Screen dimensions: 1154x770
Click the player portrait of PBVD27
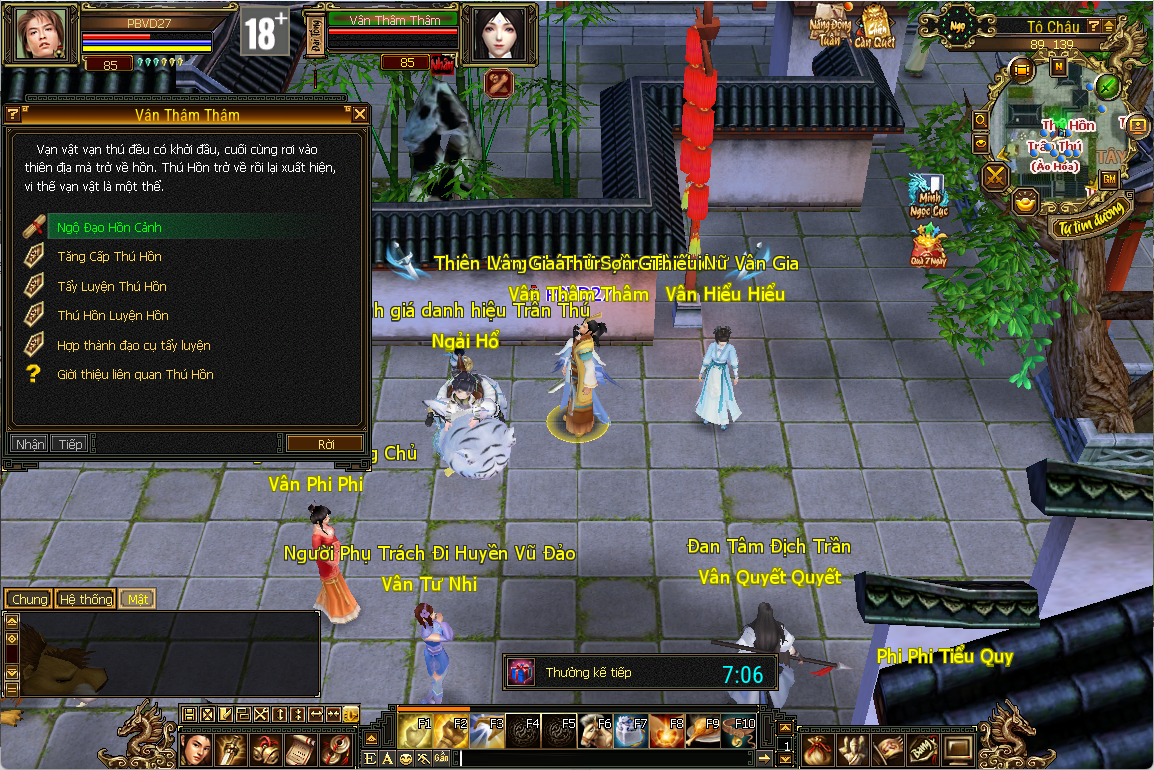[x=44, y=34]
